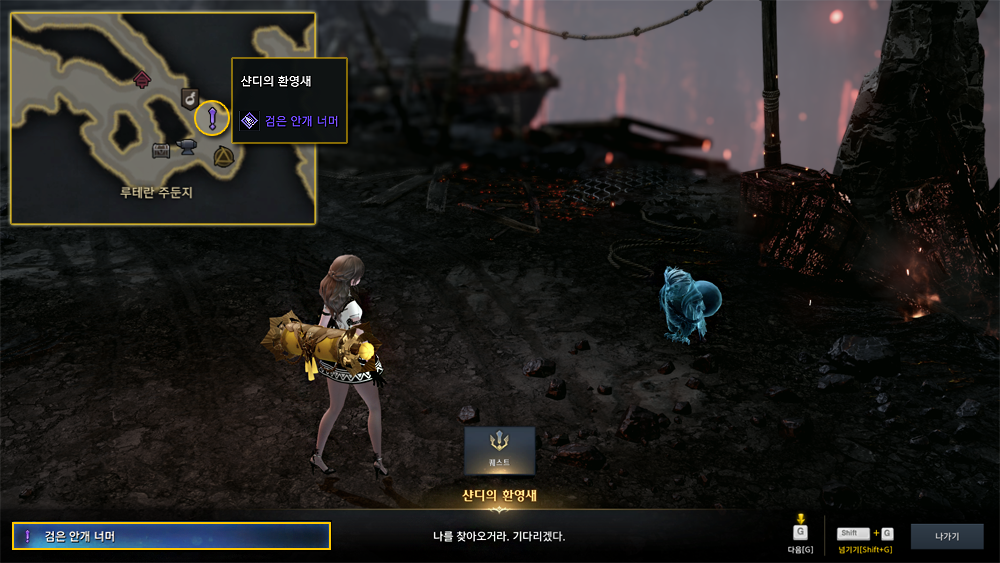Click the triangle marker on the map
This screenshot has height=563, width=1000.
click(222, 155)
